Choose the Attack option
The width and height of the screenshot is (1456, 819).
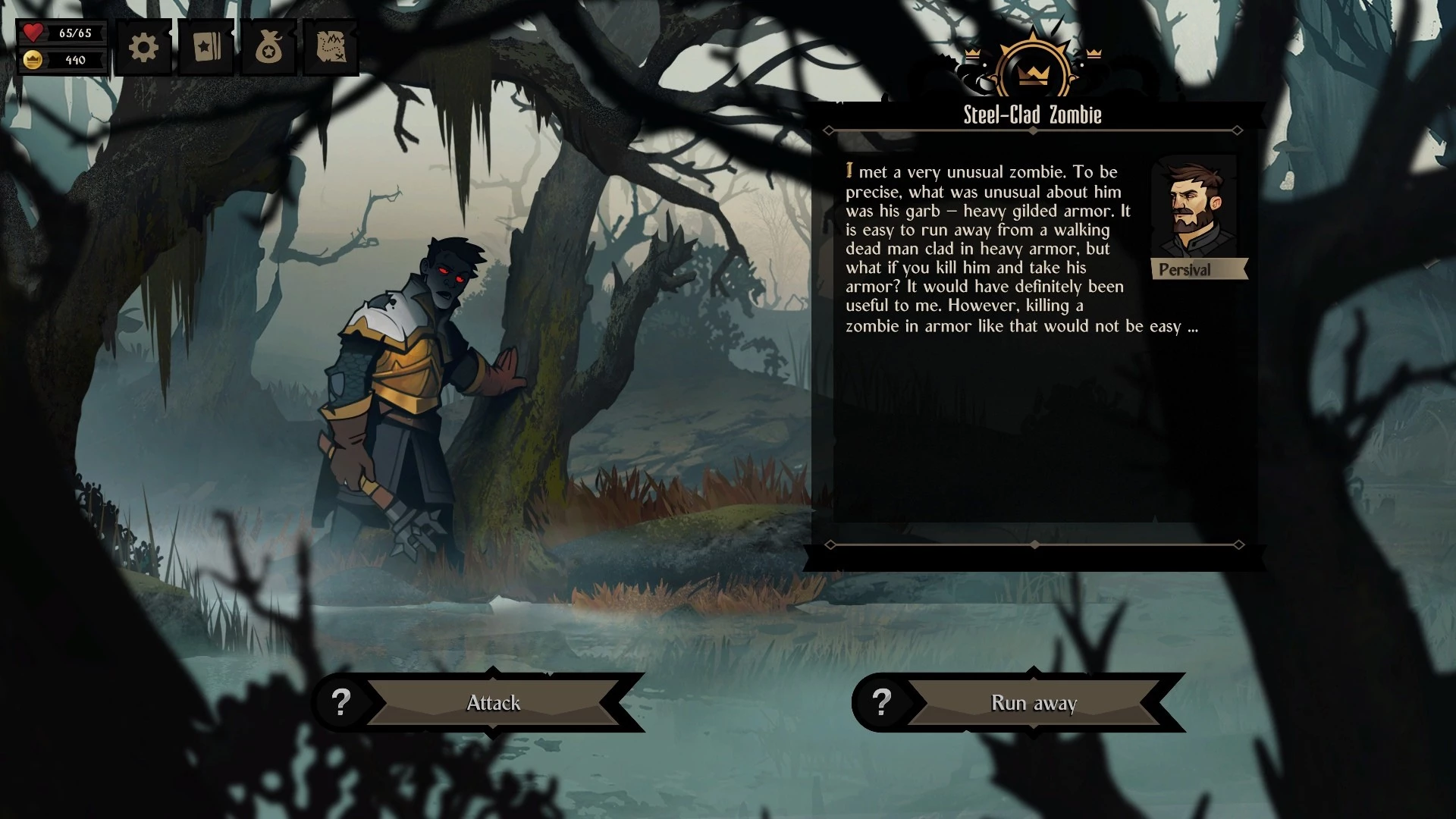coord(493,703)
